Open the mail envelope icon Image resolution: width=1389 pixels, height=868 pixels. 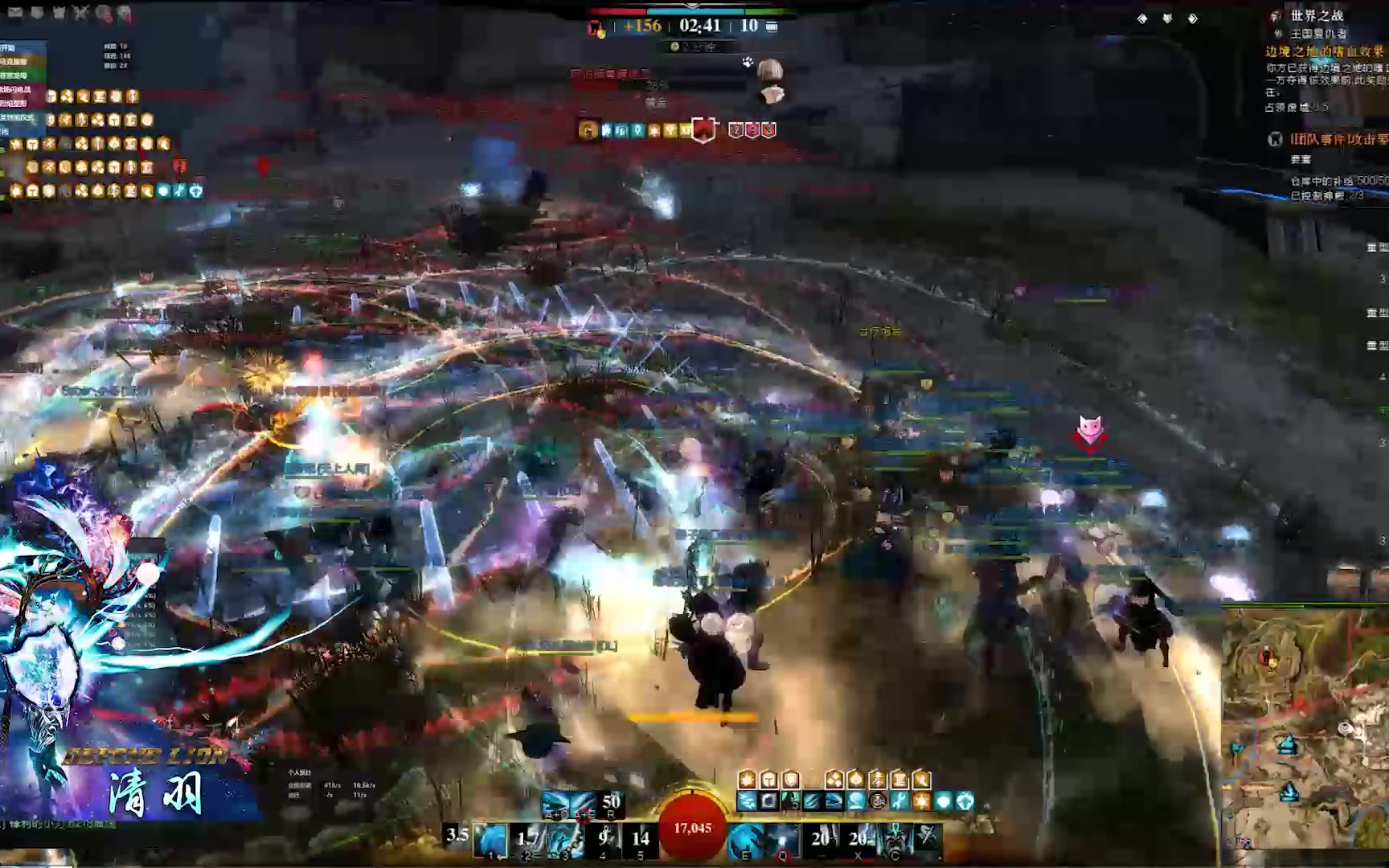[x=15, y=12]
